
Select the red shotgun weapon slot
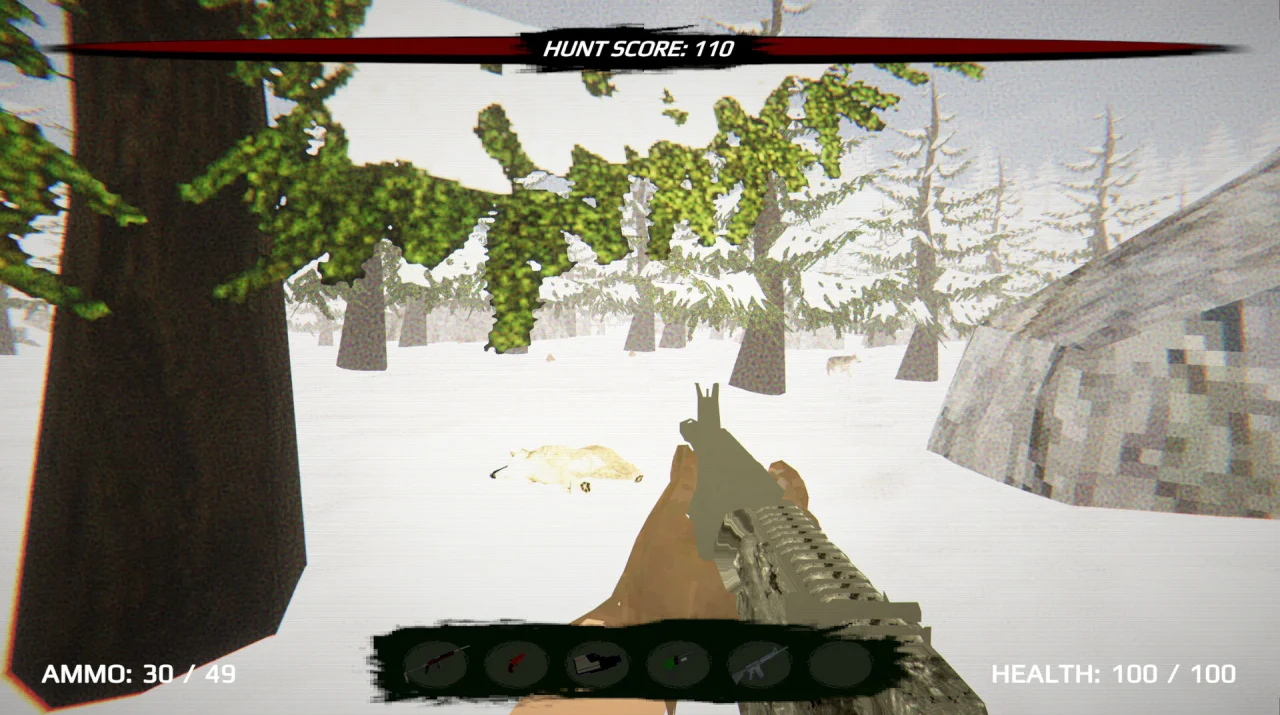click(x=435, y=663)
